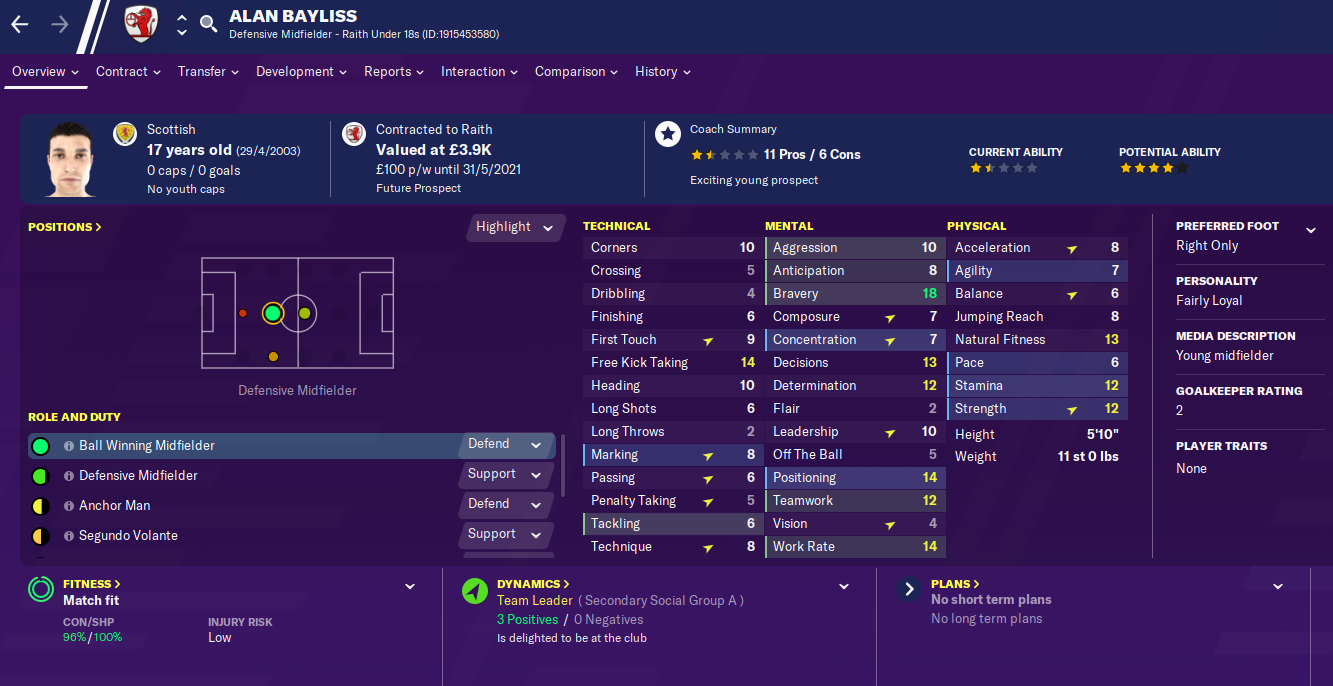The image size is (1333, 686).
Task: Open the Positions section link
Action: coord(65,227)
